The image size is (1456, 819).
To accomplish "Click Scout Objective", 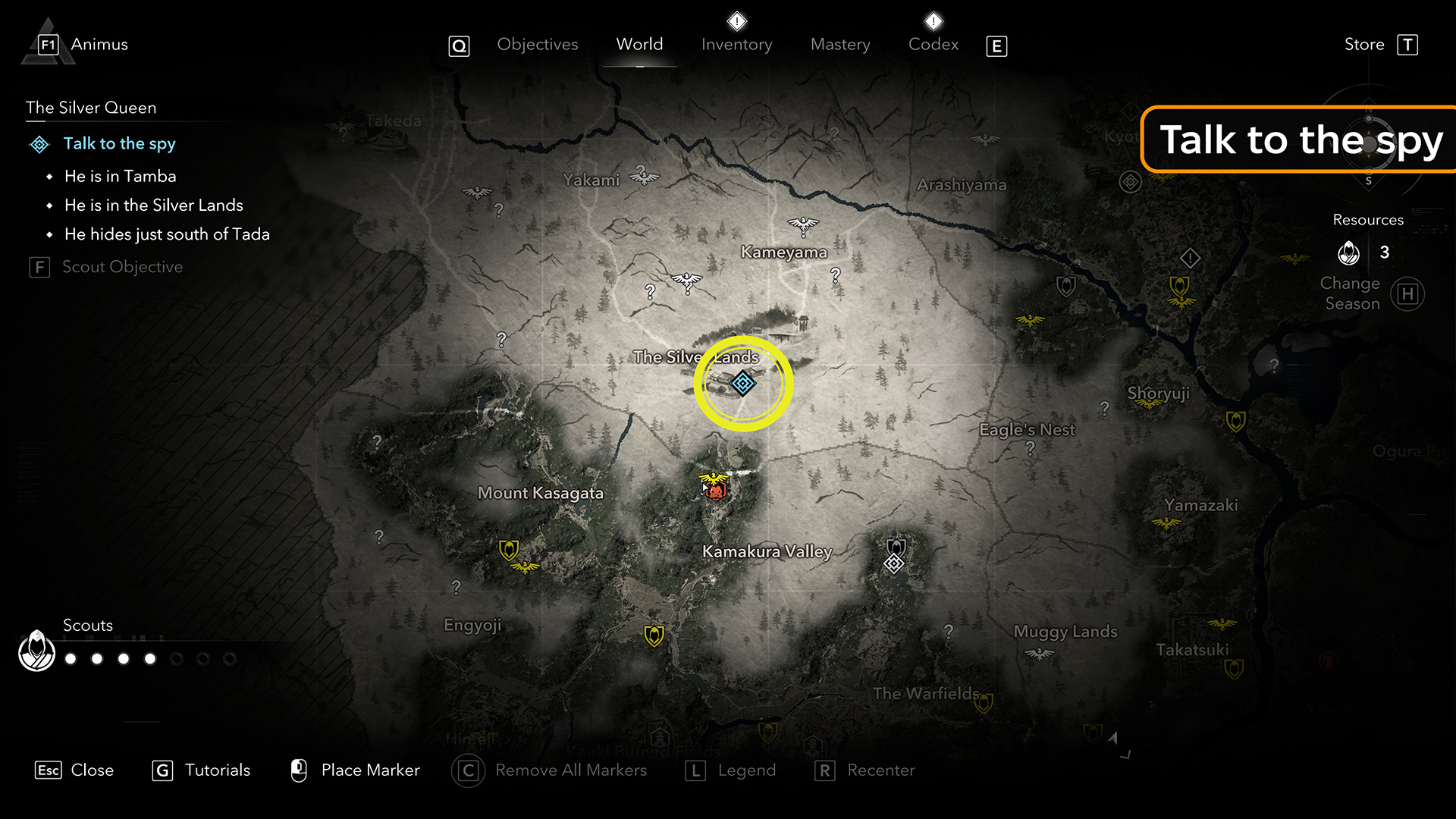I will (x=122, y=267).
